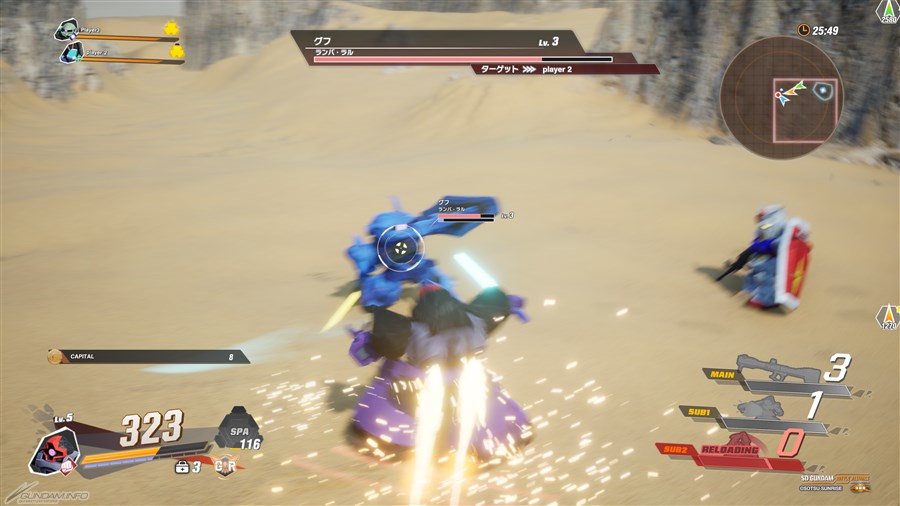Click the circular minimap

click(x=781, y=97)
